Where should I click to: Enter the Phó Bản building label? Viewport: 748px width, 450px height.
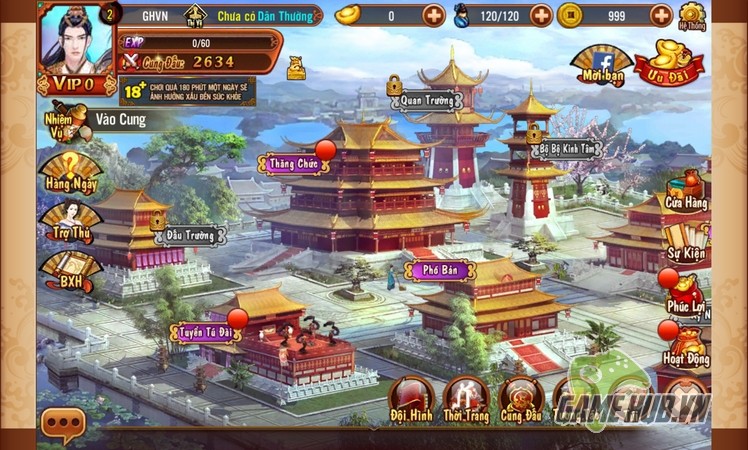point(440,270)
